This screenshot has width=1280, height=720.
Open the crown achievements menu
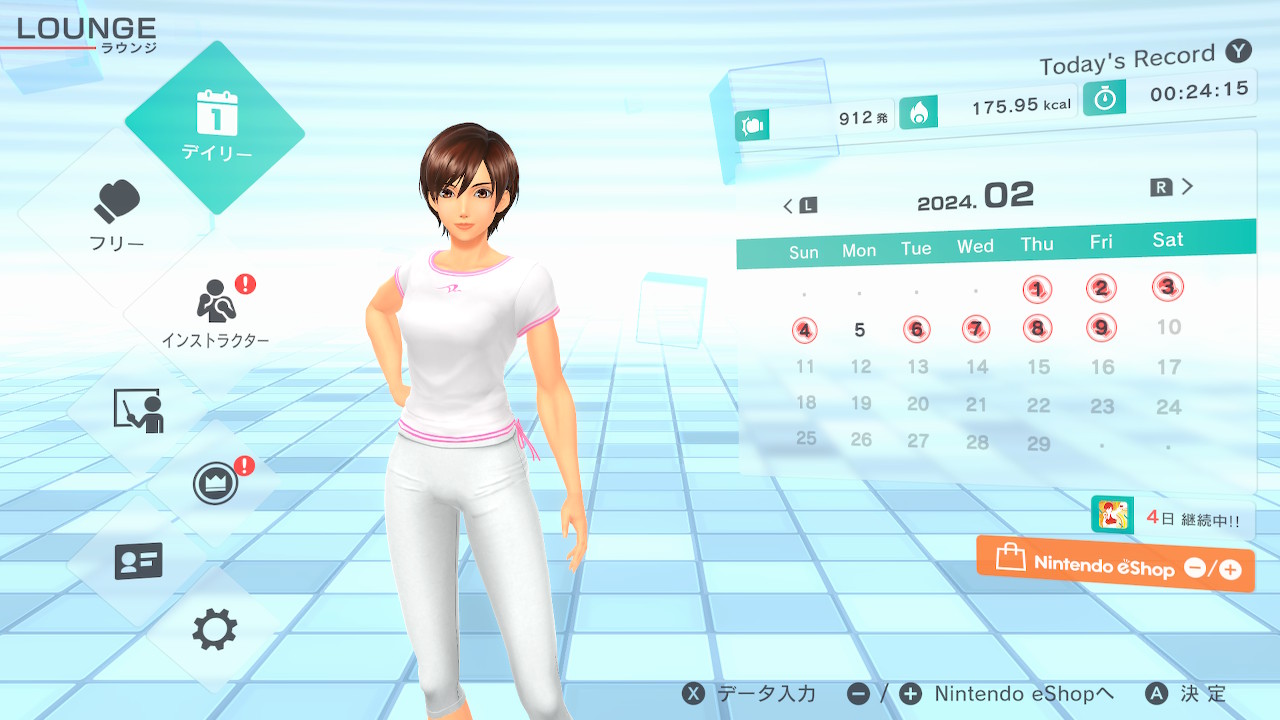(215, 484)
